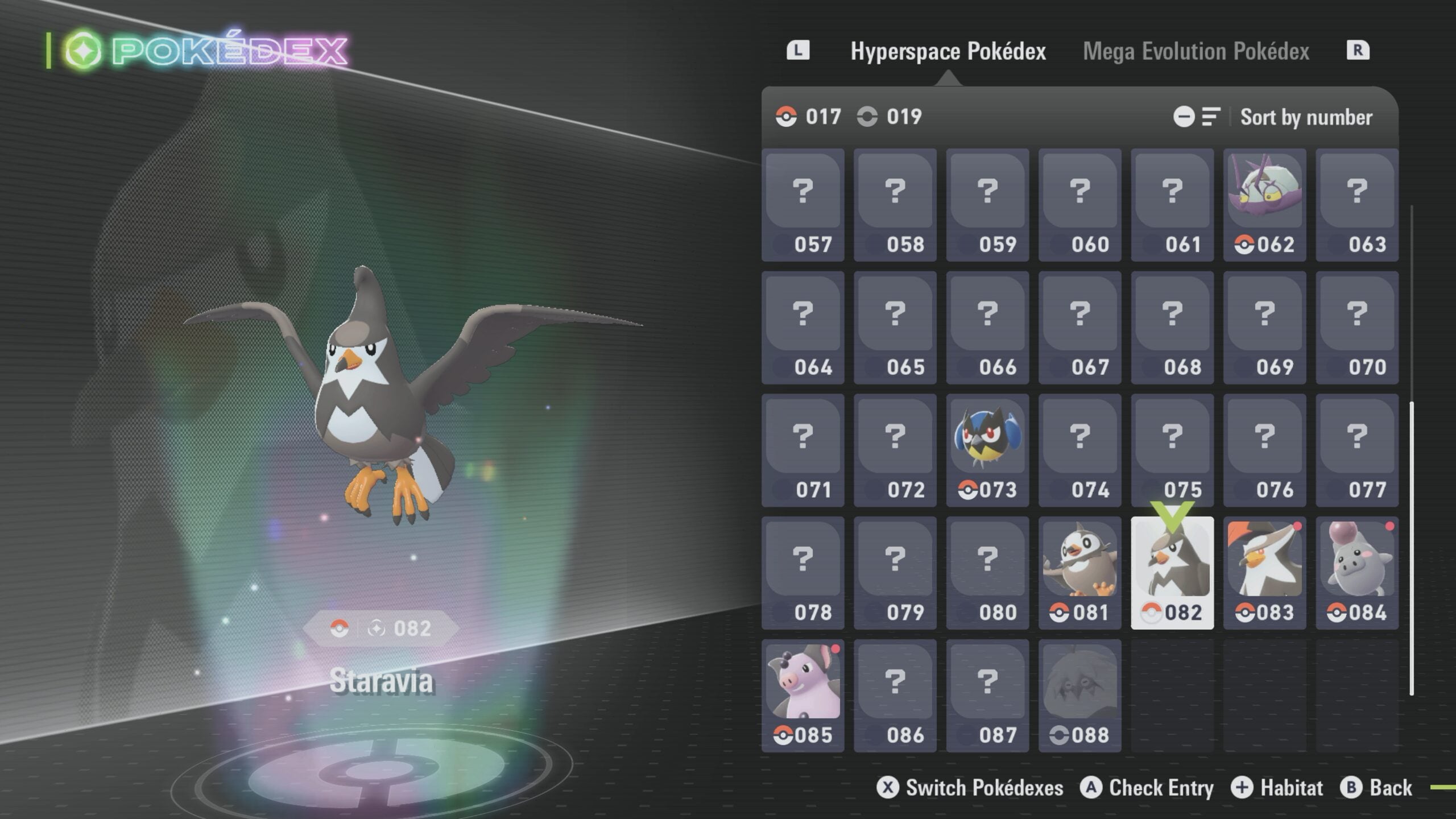Switch to the Mega Evolution Pokédex tab
1456x819 pixels.
coord(1196,51)
